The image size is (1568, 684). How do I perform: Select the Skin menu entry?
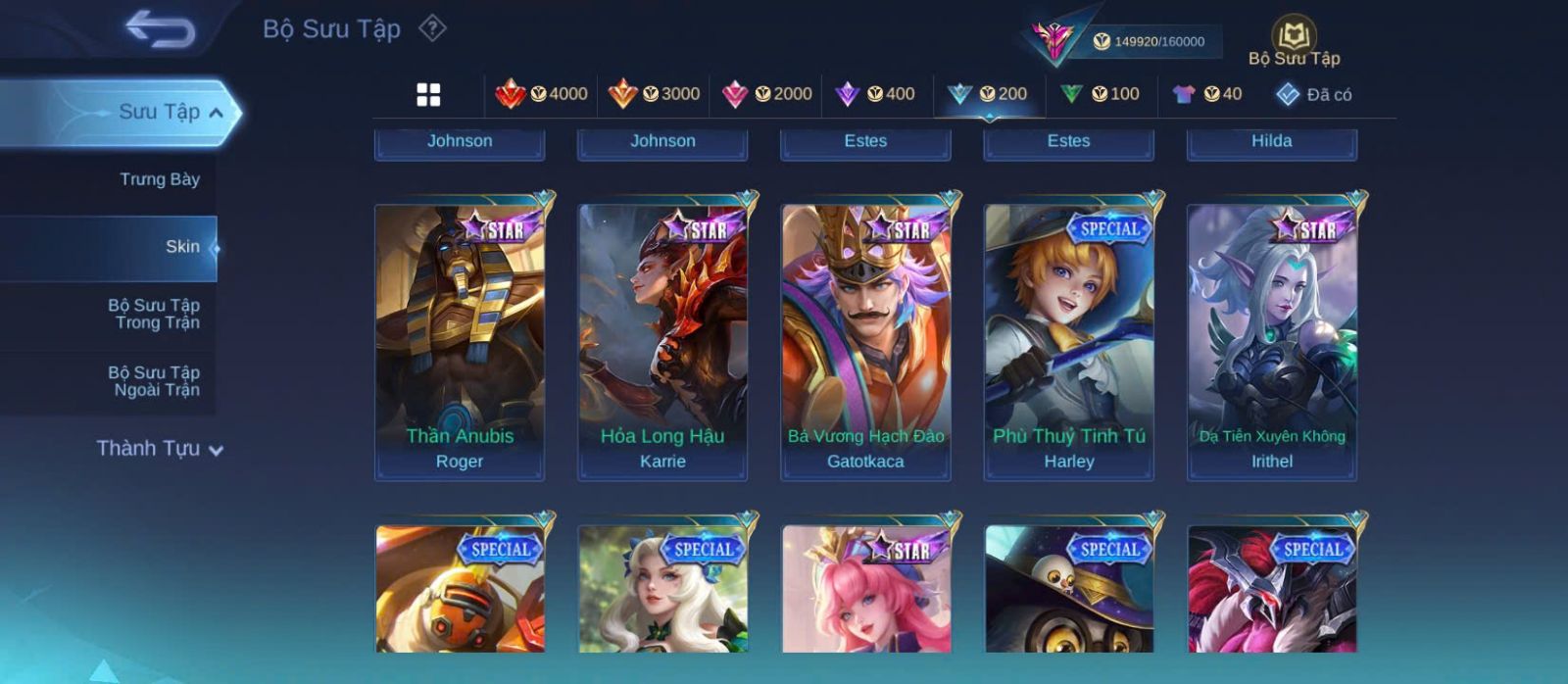click(x=181, y=247)
